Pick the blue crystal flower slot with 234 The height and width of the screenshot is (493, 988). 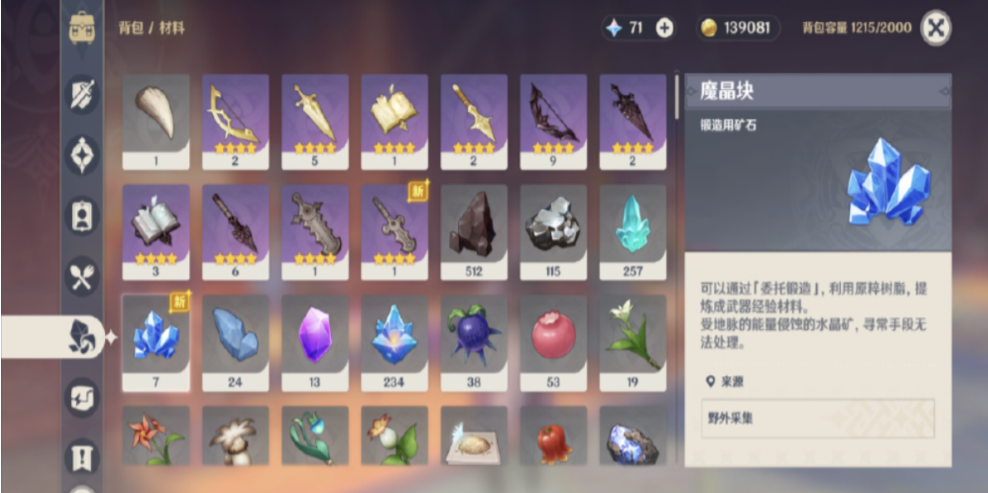[x=394, y=340]
